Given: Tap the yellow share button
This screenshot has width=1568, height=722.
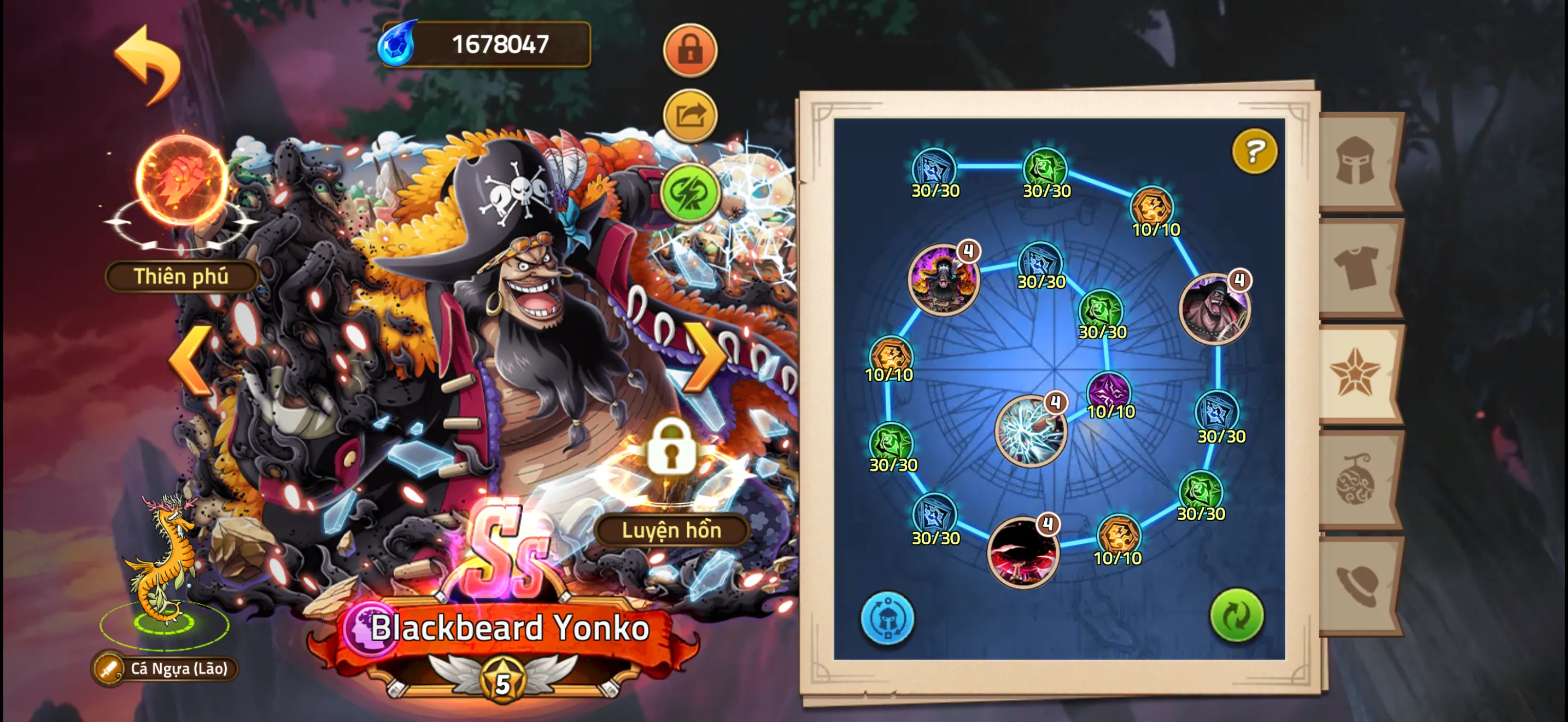Looking at the screenshot, I should (x=689, y=115).
